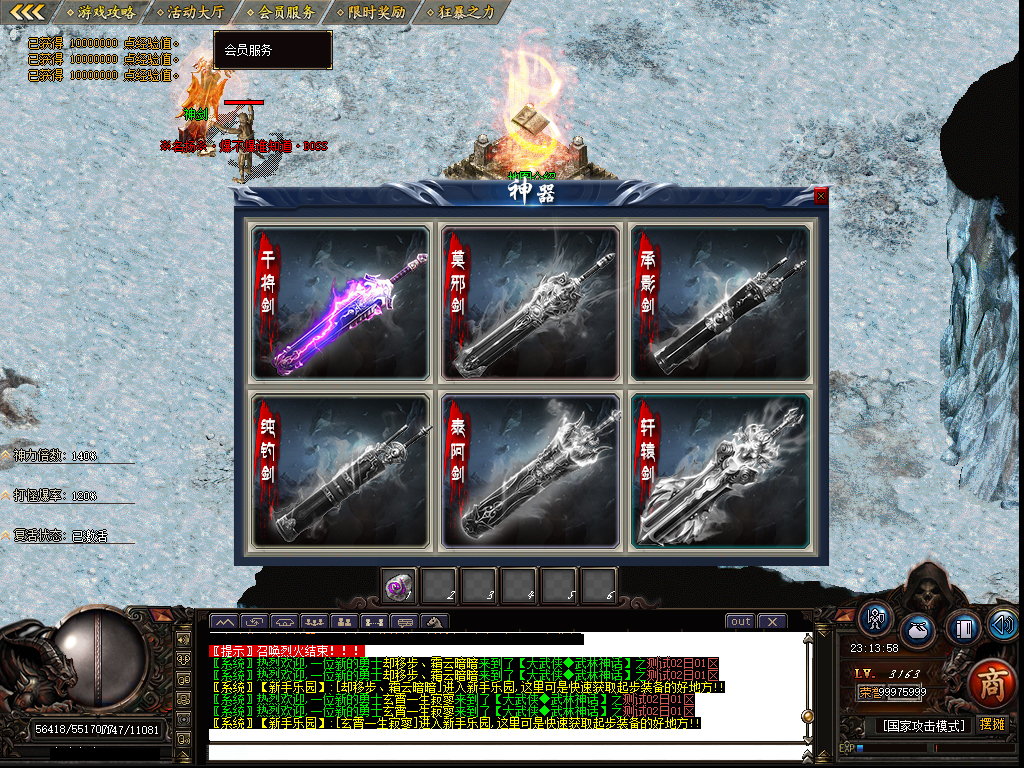The image size is (1024, 768).
Task: Select the purple 干将剑 sword card
Action: tap(341, 303)
